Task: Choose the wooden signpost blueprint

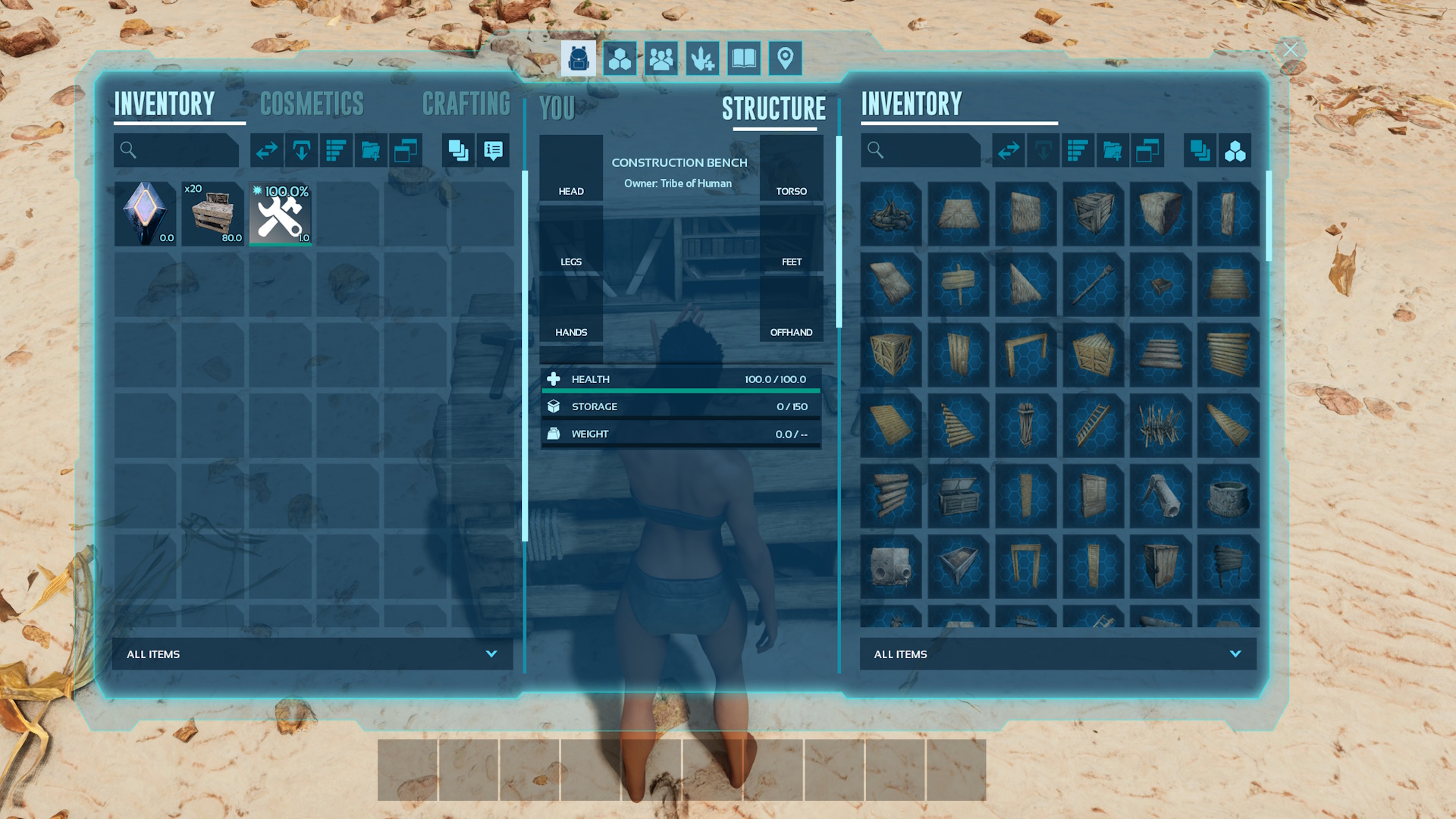Action: (x=959, y=284)
